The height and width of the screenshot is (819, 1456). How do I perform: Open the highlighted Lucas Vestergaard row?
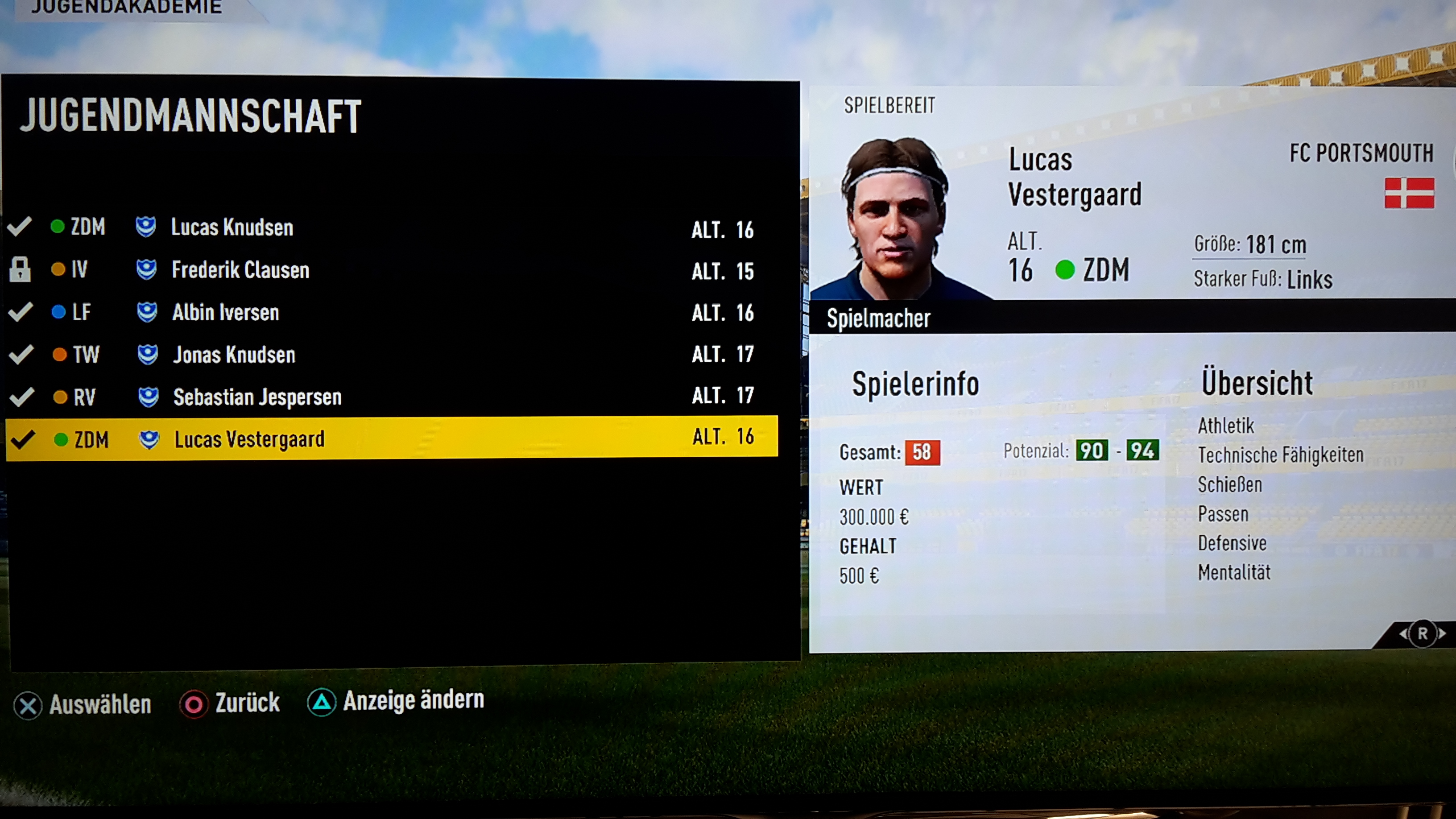tap(249, 438)
